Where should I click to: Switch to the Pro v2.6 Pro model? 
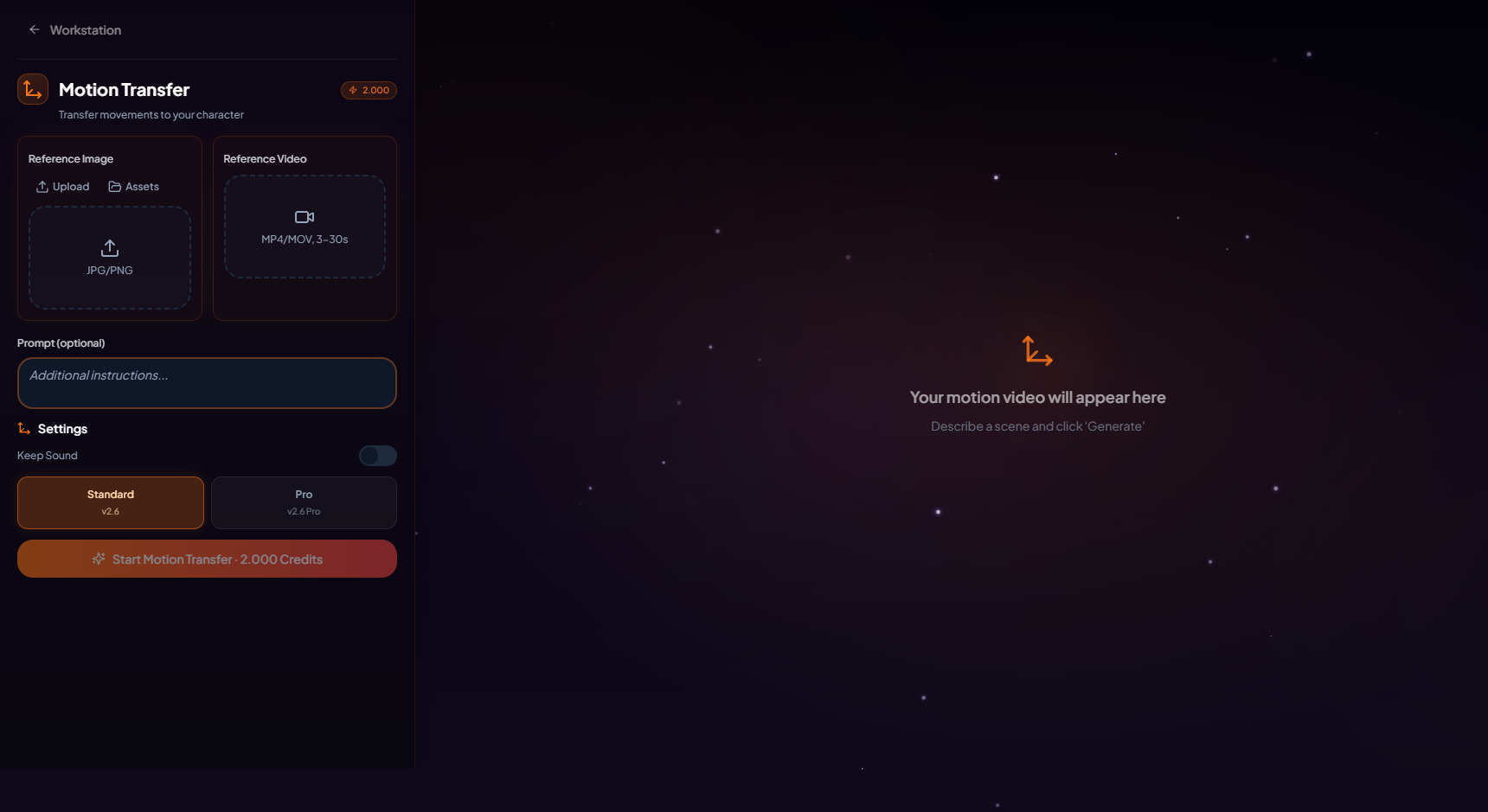coord(304,502)
